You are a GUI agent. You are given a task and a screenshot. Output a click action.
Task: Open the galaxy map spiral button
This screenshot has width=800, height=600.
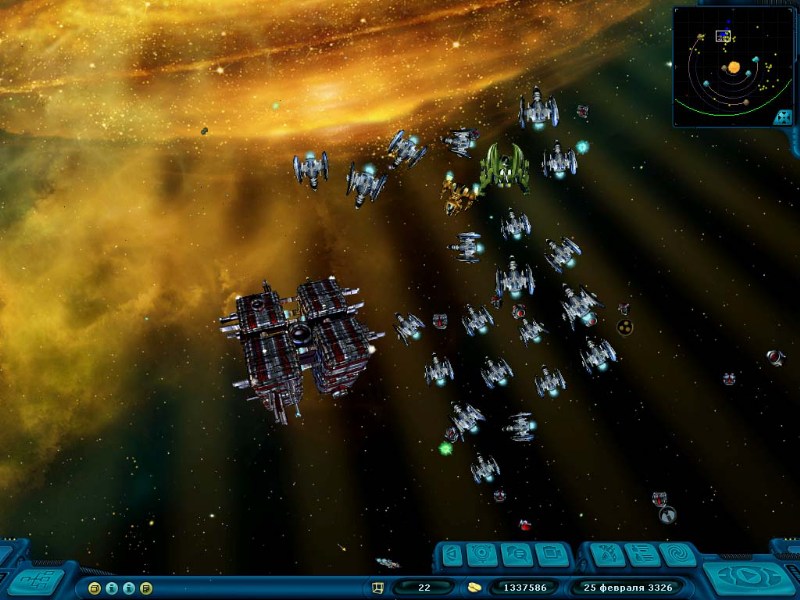pos(677,554)
